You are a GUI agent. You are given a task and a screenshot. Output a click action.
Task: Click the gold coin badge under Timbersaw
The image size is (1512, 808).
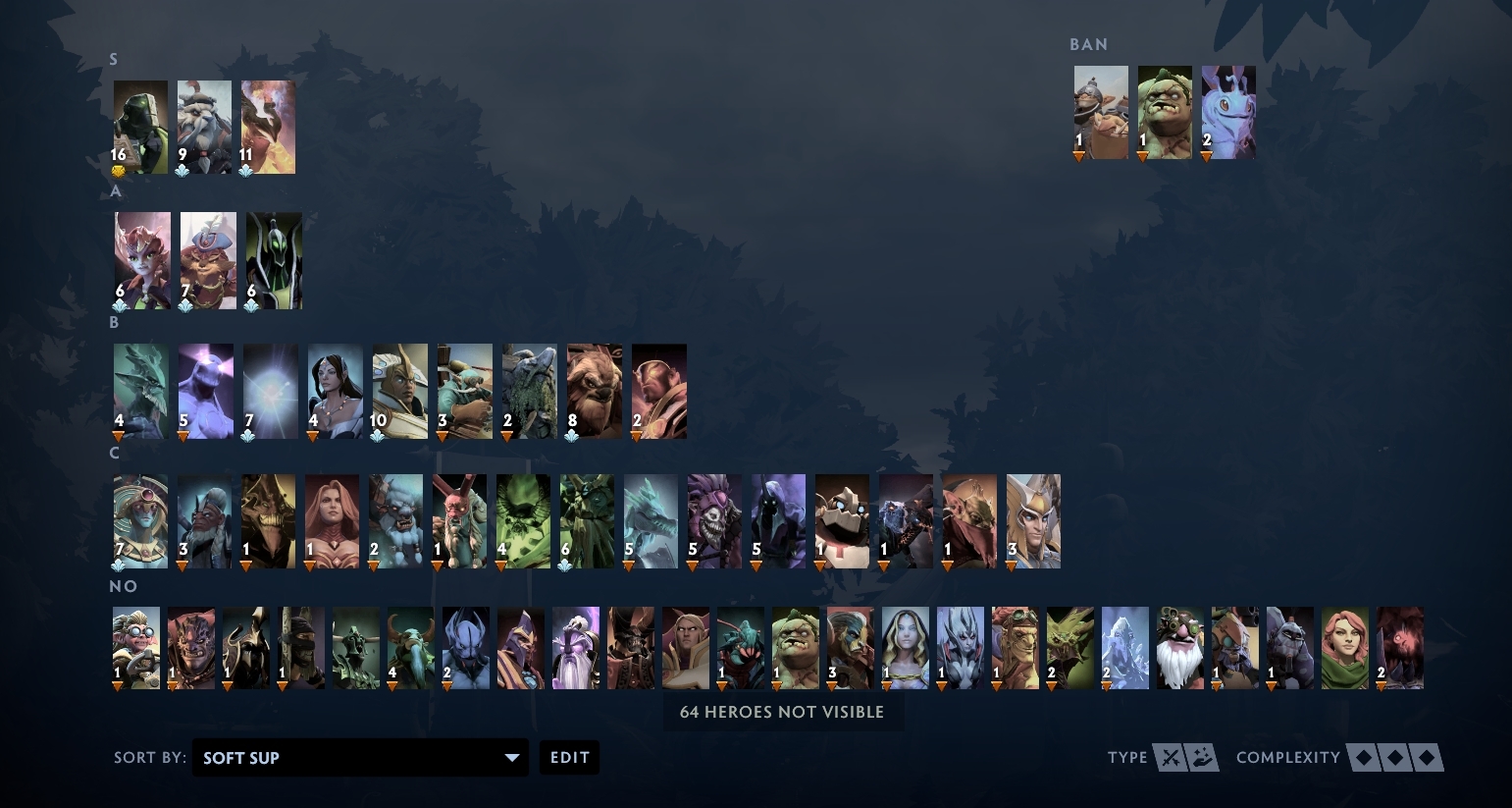pyautogui.click(x=119, y=167)
